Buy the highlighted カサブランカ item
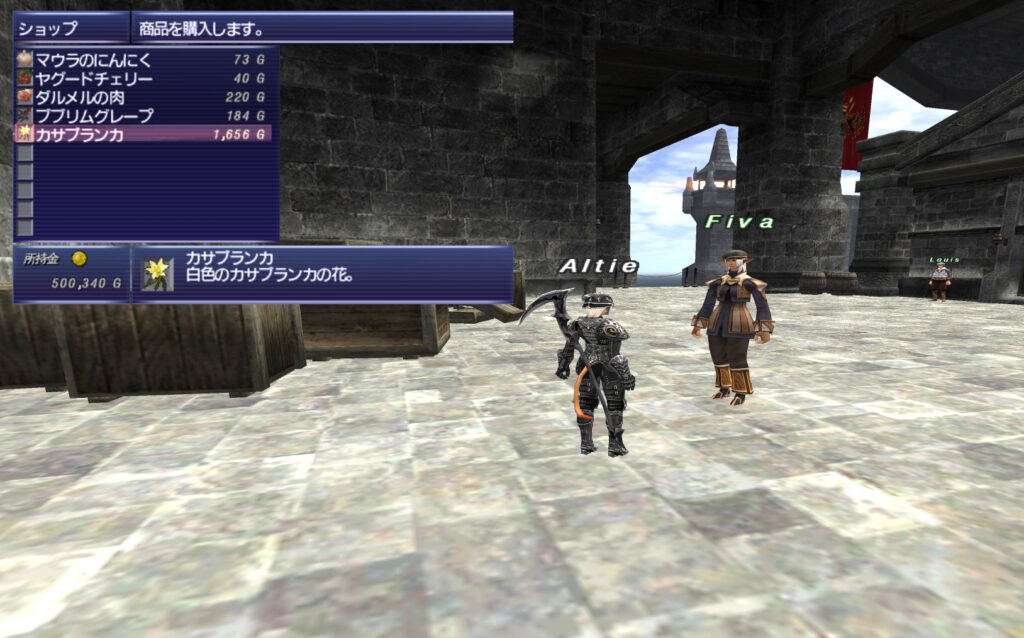Viewport: 1024px width, 638px height. pos(80,134)
